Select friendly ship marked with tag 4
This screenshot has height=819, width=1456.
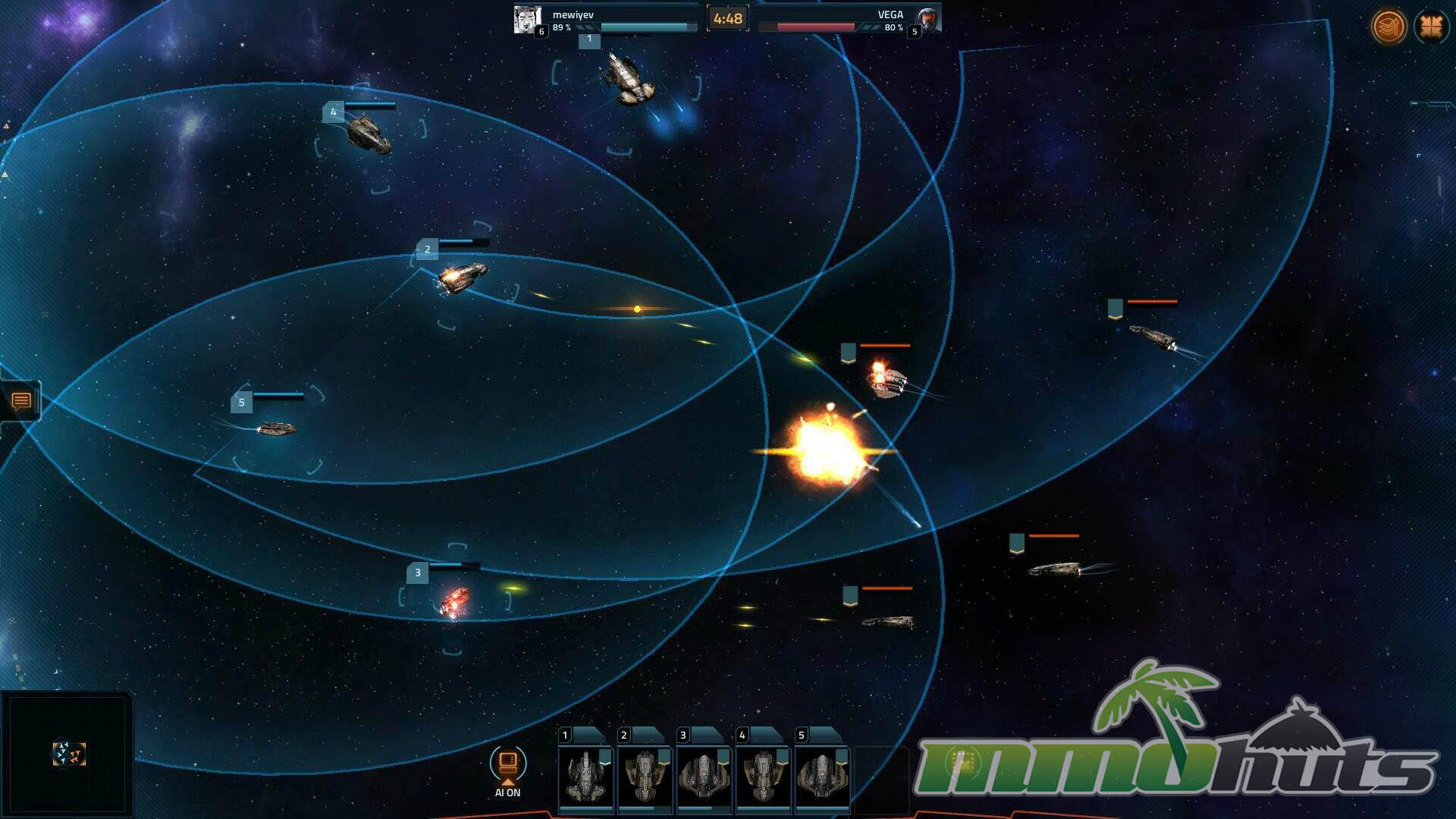[369, 134]
